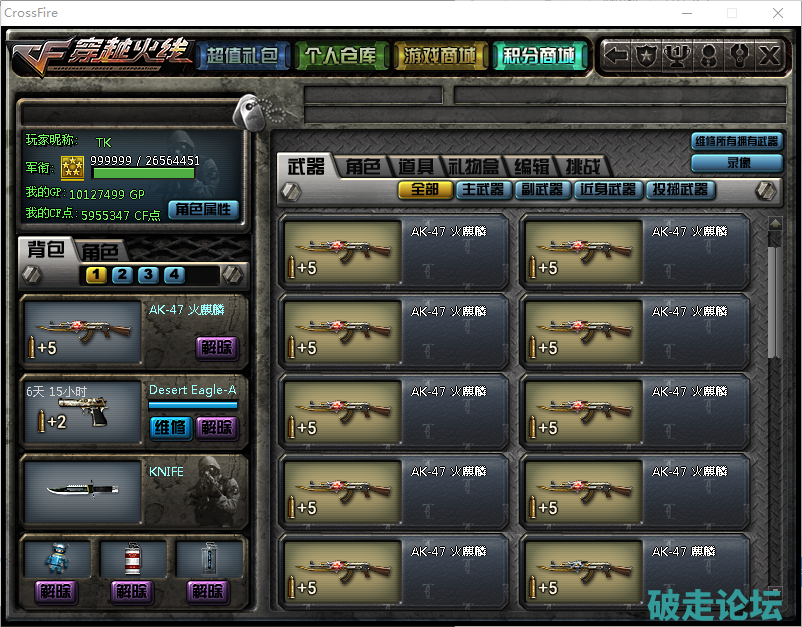Filter by 主武器 primary weapons

pos(483,189)
